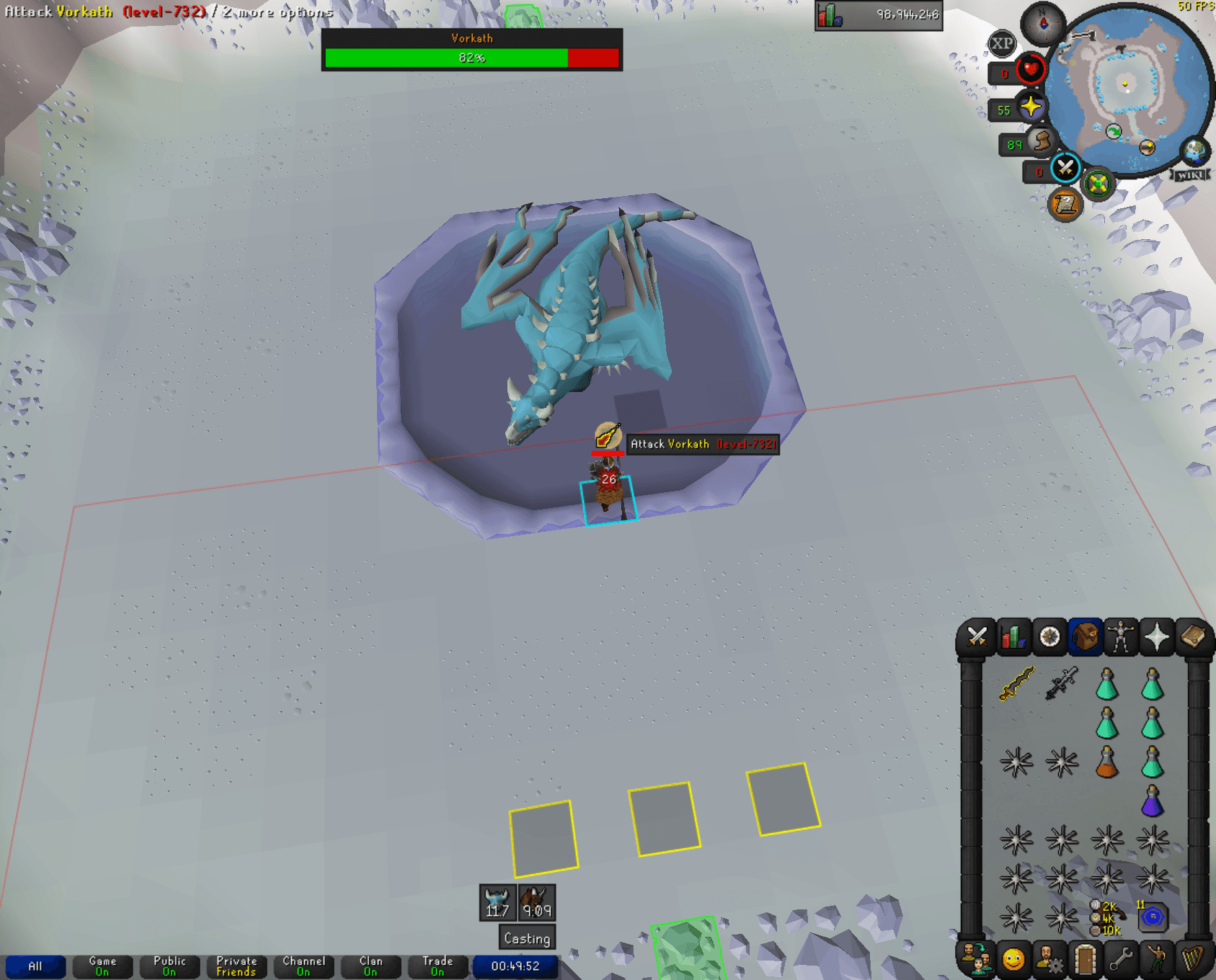Viewport: 1216px width, 980px height.
Task: Open Settings via the wrench icon
Action: pyautogui.click(x=1123, y=961)
